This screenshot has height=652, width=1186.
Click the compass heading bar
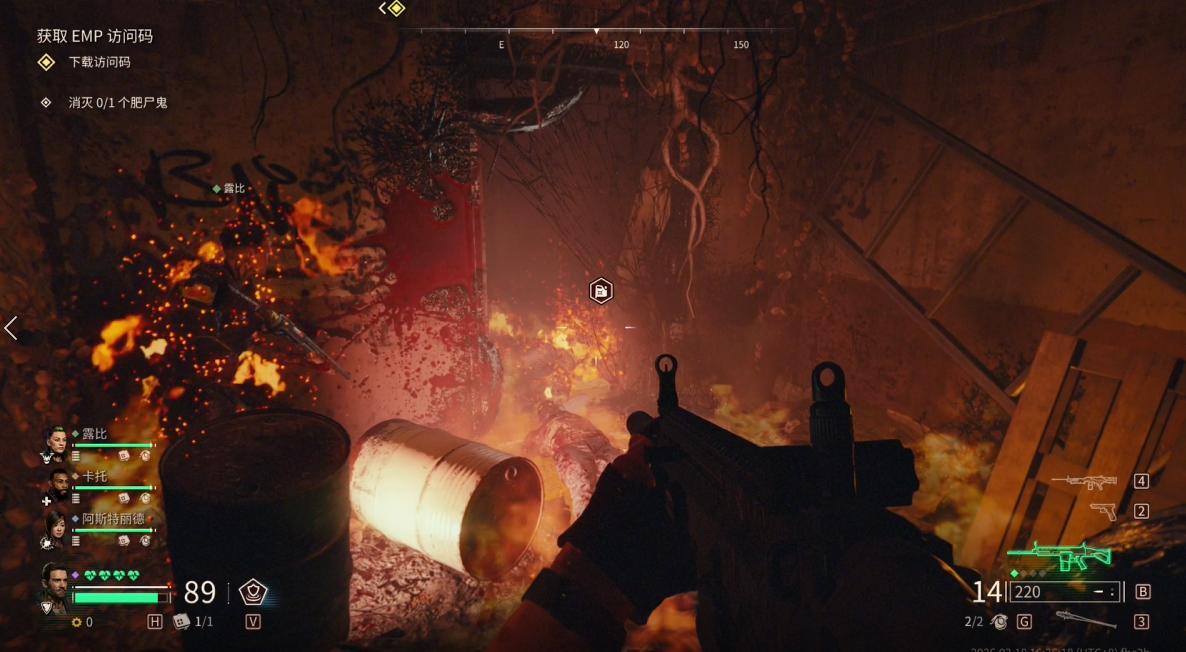(596, 31)
